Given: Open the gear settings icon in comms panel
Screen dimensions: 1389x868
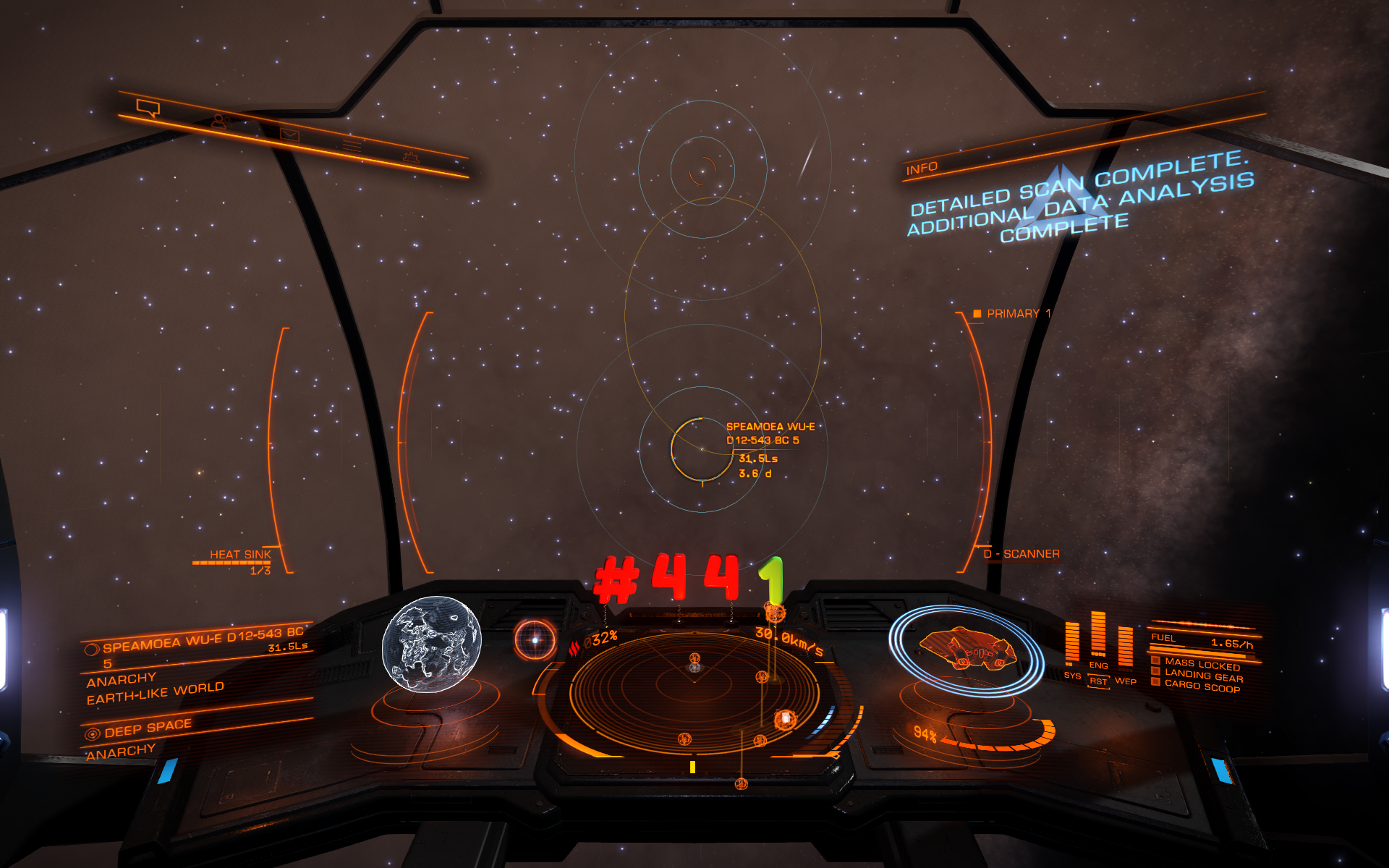Looking at the screenshot, I should (x=411, y=157).
